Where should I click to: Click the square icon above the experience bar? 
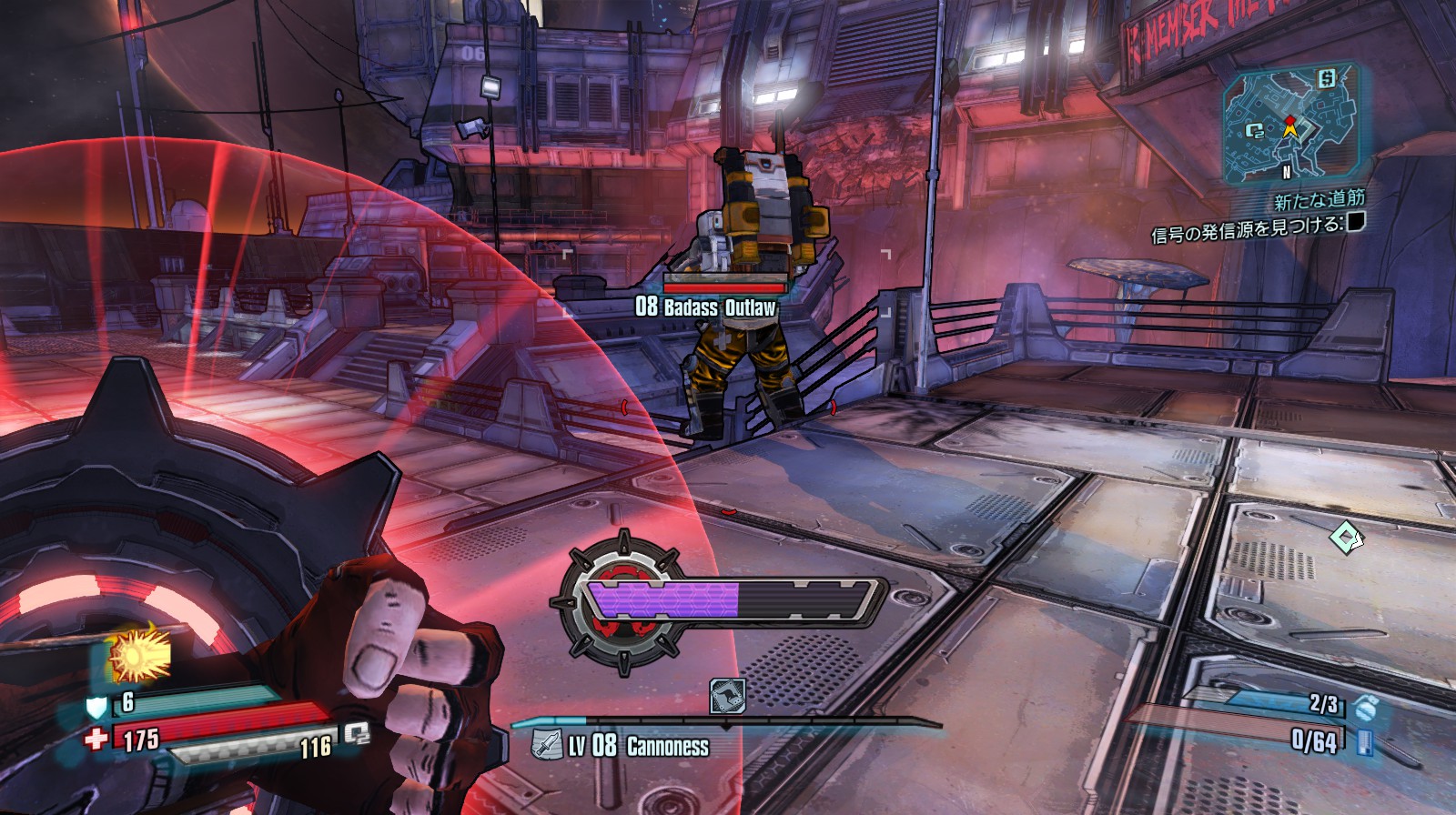coord(727,696)
